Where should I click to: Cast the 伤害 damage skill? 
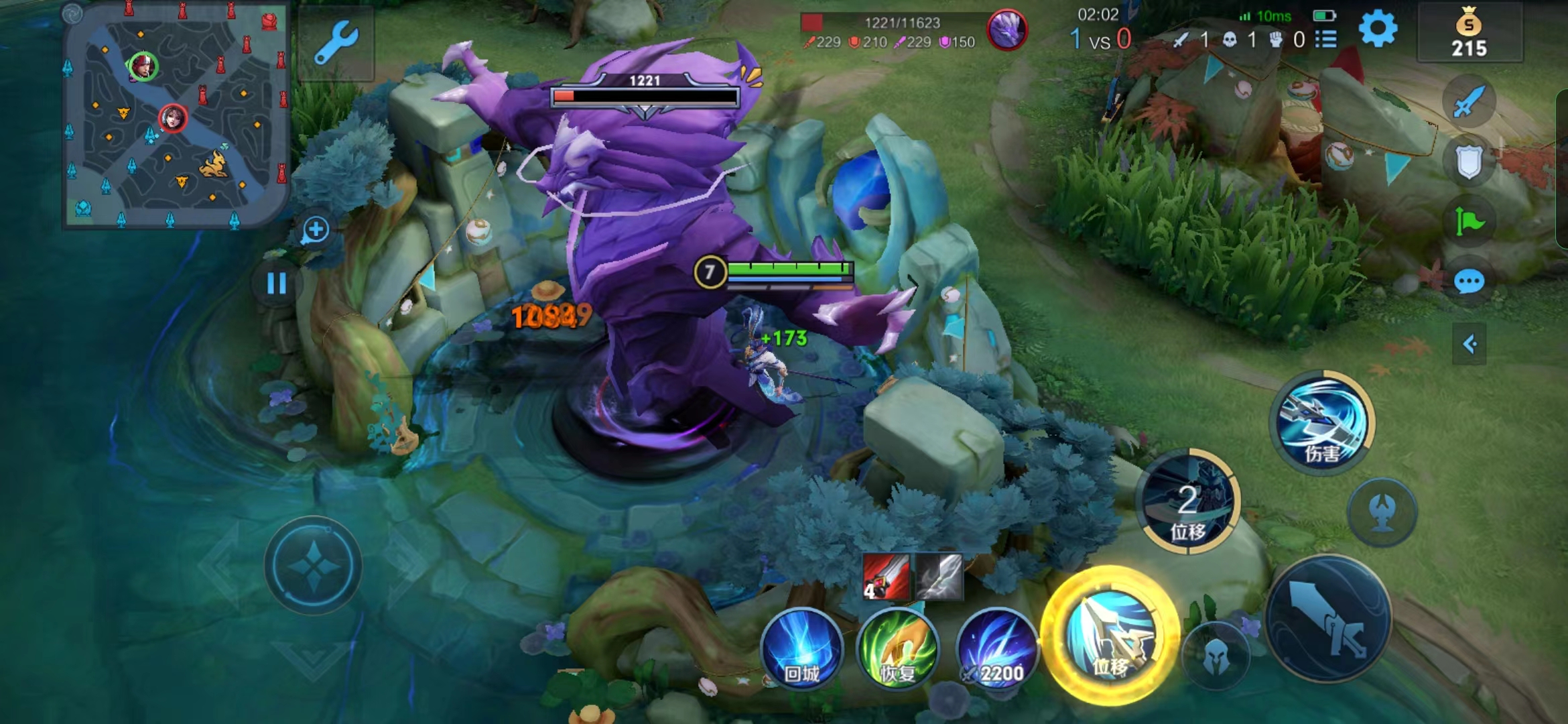[1322, 422]
